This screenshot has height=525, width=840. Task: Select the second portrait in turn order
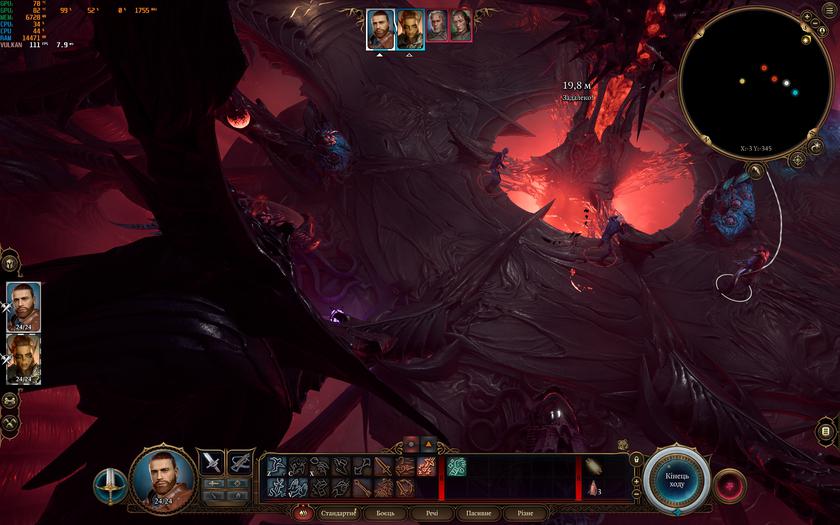coord(409,29)
